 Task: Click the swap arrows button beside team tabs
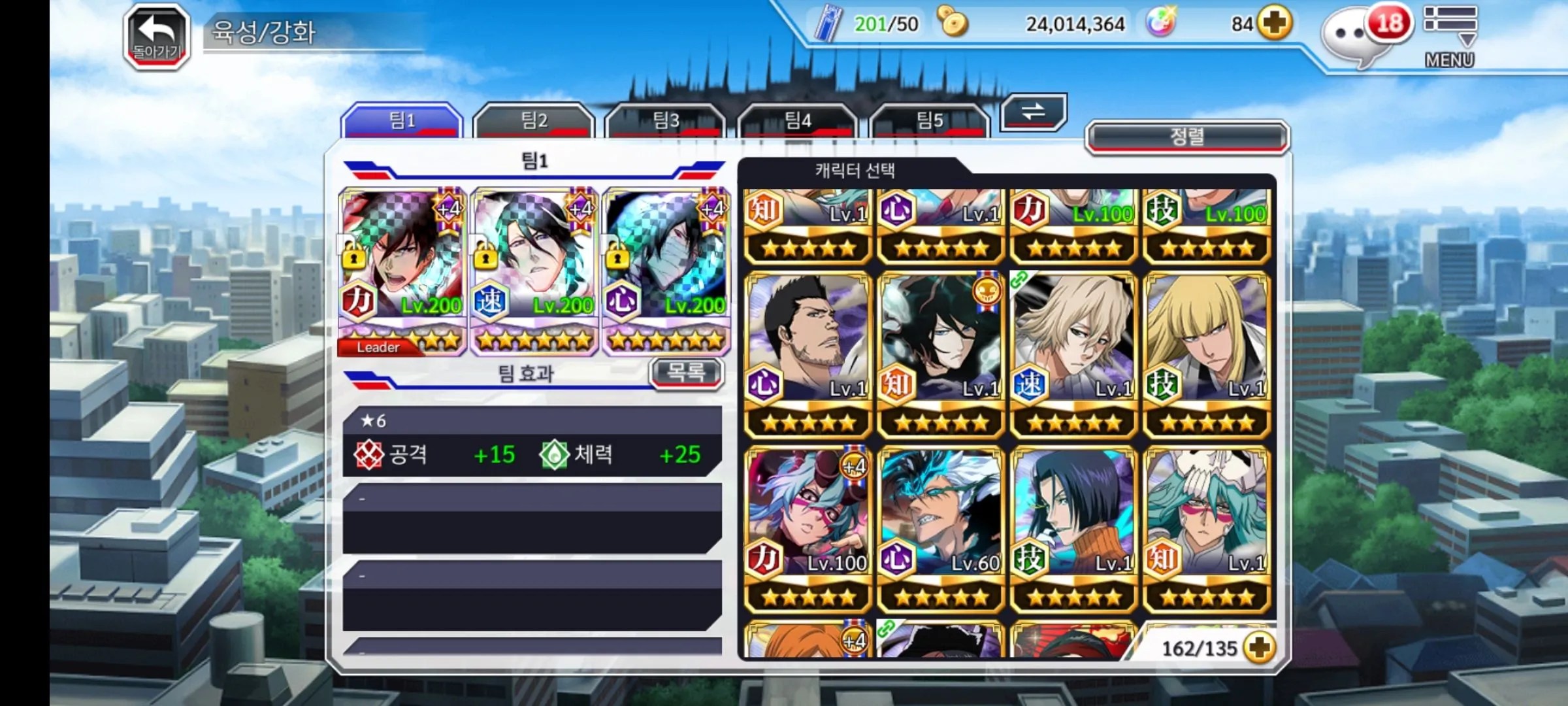coord(1033,112)
